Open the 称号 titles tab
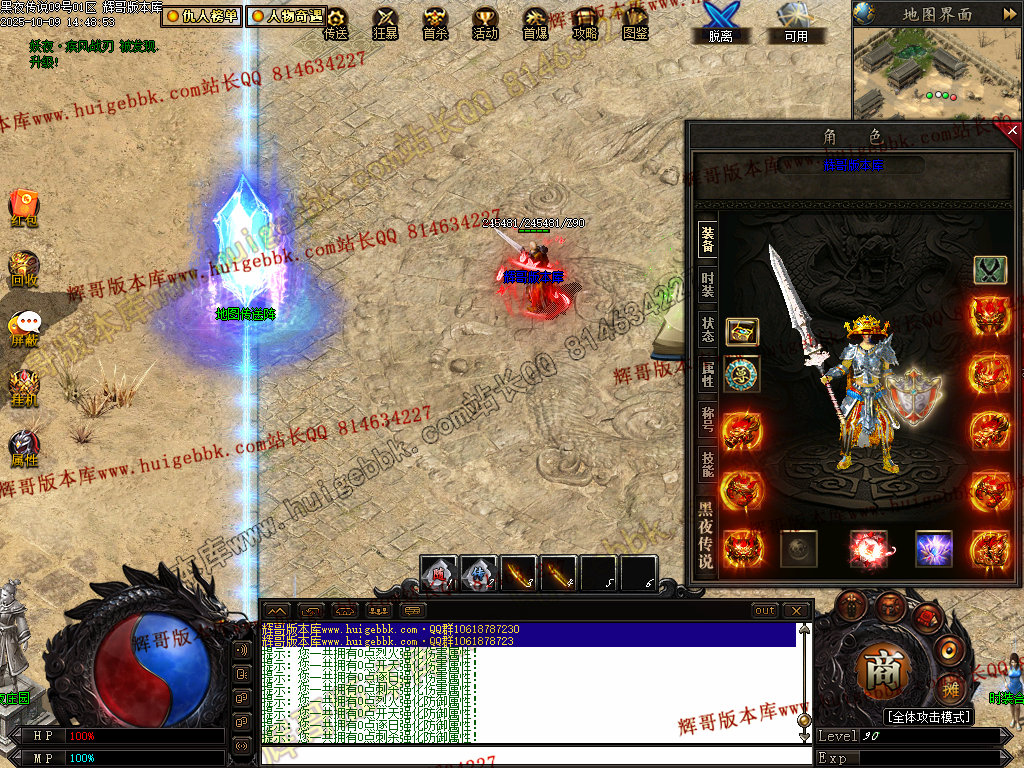The width and height of the screenshot is (1024, 768). tap(707, 418)
